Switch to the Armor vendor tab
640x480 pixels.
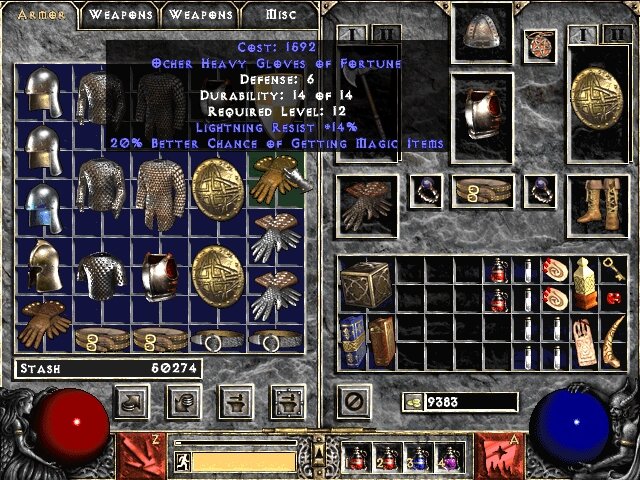[41, 15]
